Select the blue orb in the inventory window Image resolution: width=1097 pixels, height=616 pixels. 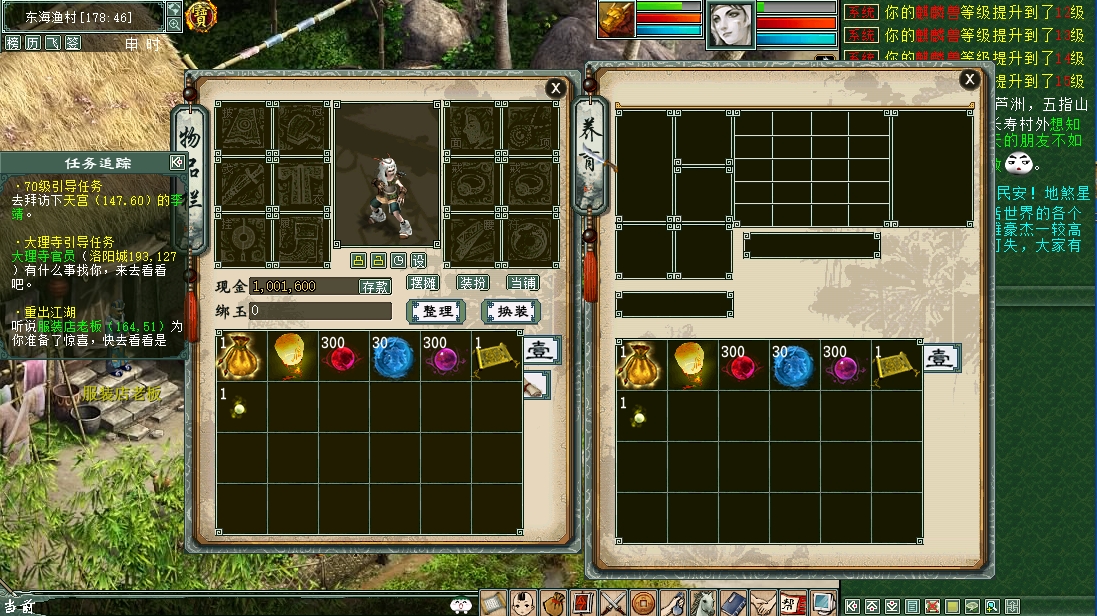[x=392, y=358]
